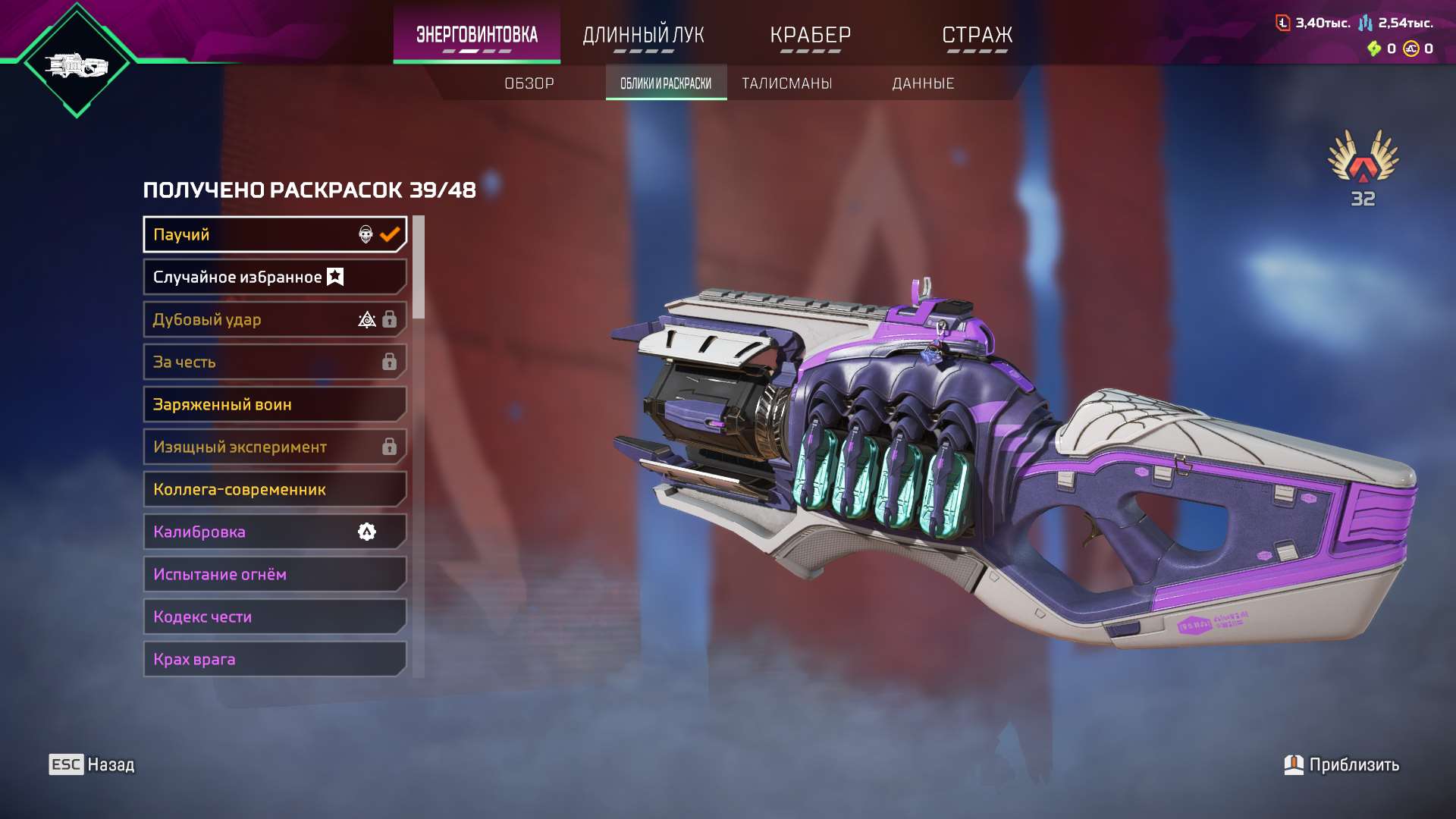
Task: Switch to the ДАННЫЕ tab
Action: coord(925,83)
